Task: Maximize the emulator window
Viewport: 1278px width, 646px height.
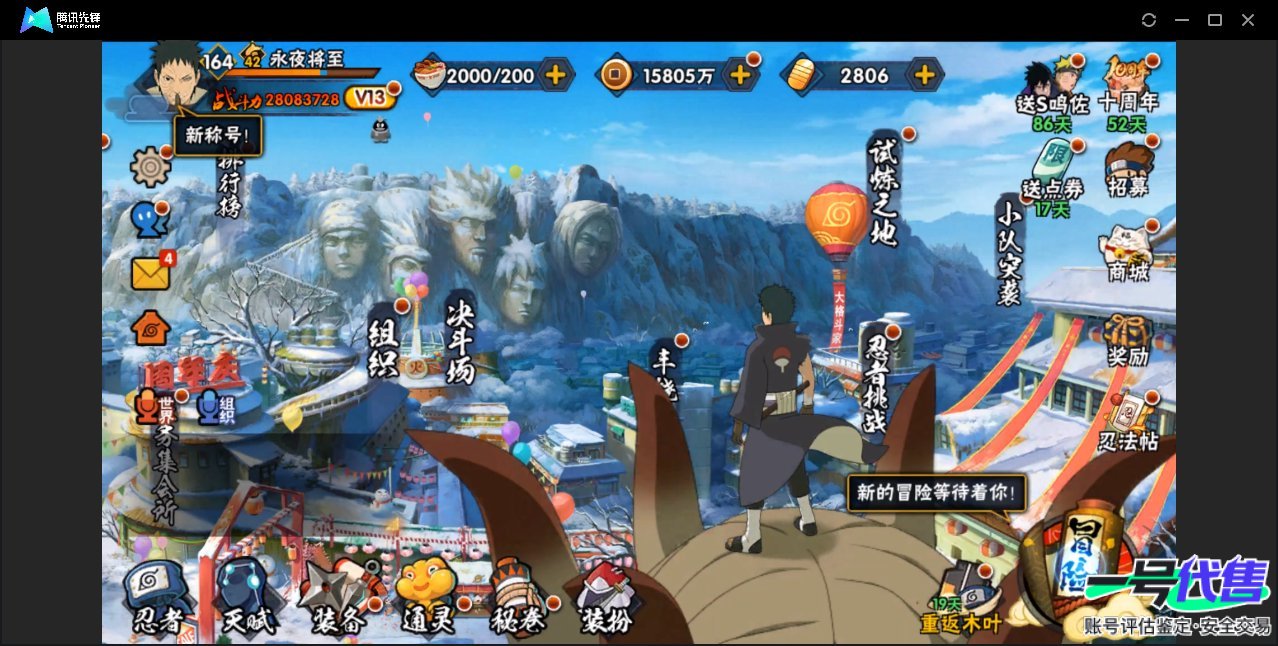Action: pyautogui.click(x=1215, y=20)
